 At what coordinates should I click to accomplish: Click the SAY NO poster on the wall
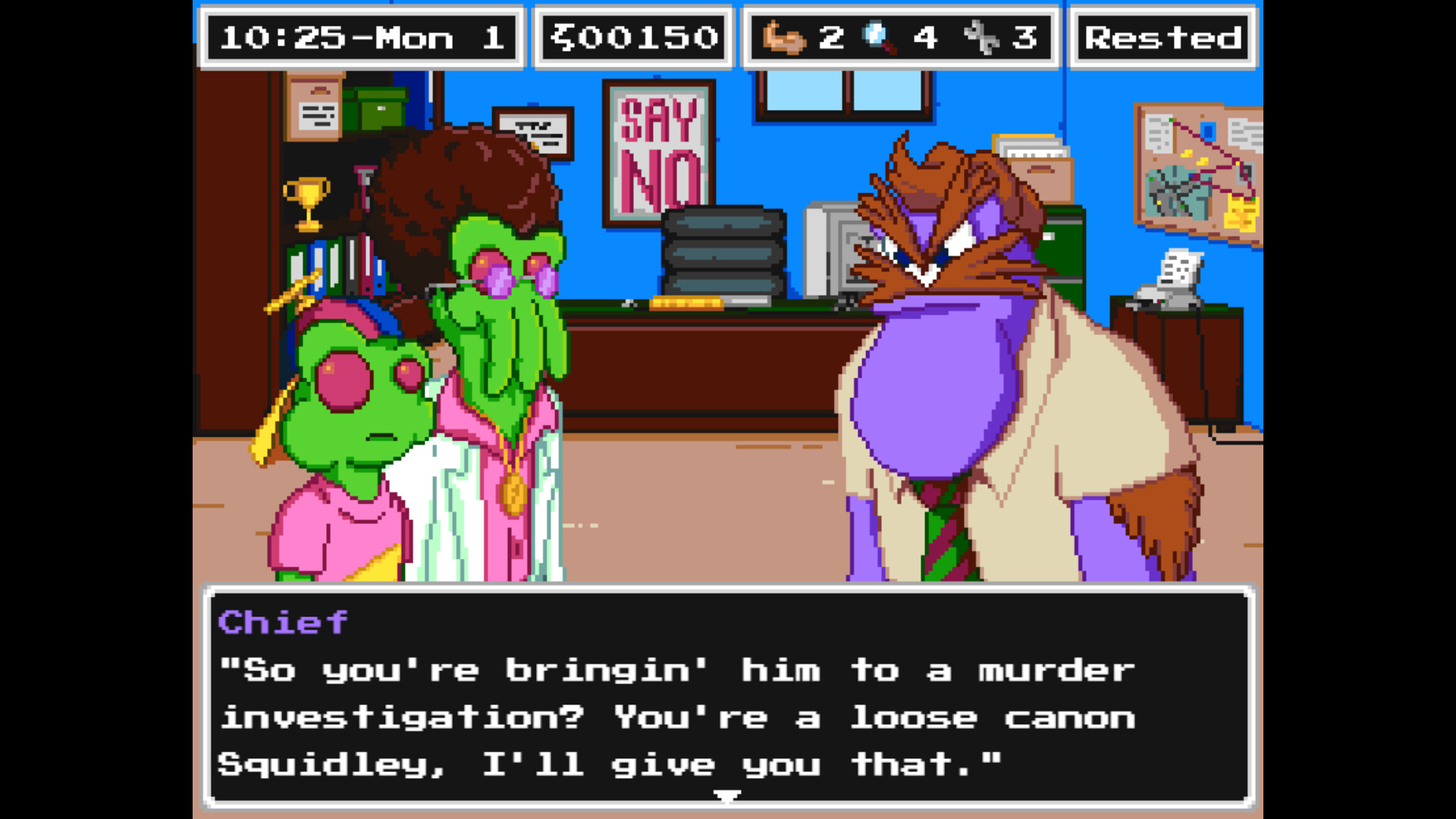tap(659, 148)
